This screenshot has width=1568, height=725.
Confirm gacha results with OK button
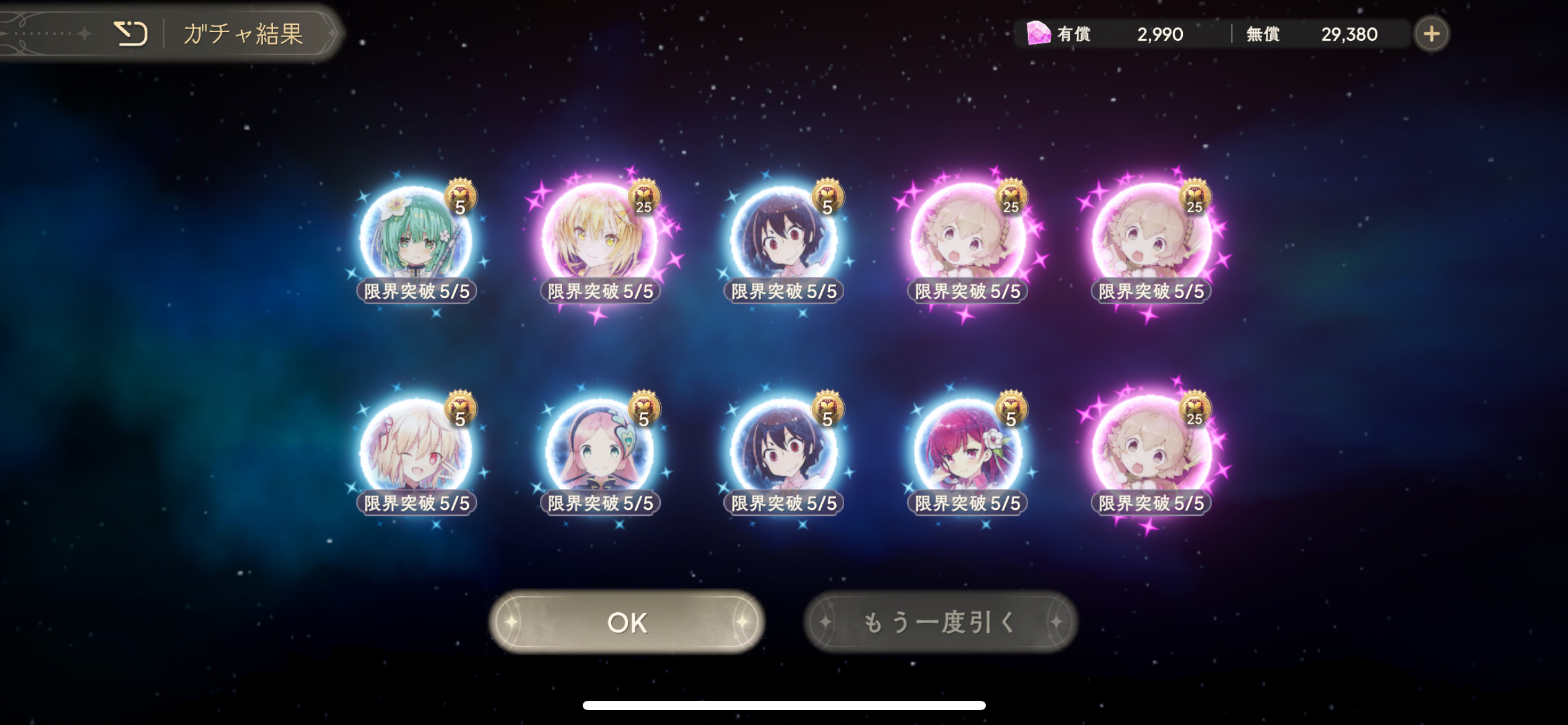pyautogui.click(x=627, y=622)
